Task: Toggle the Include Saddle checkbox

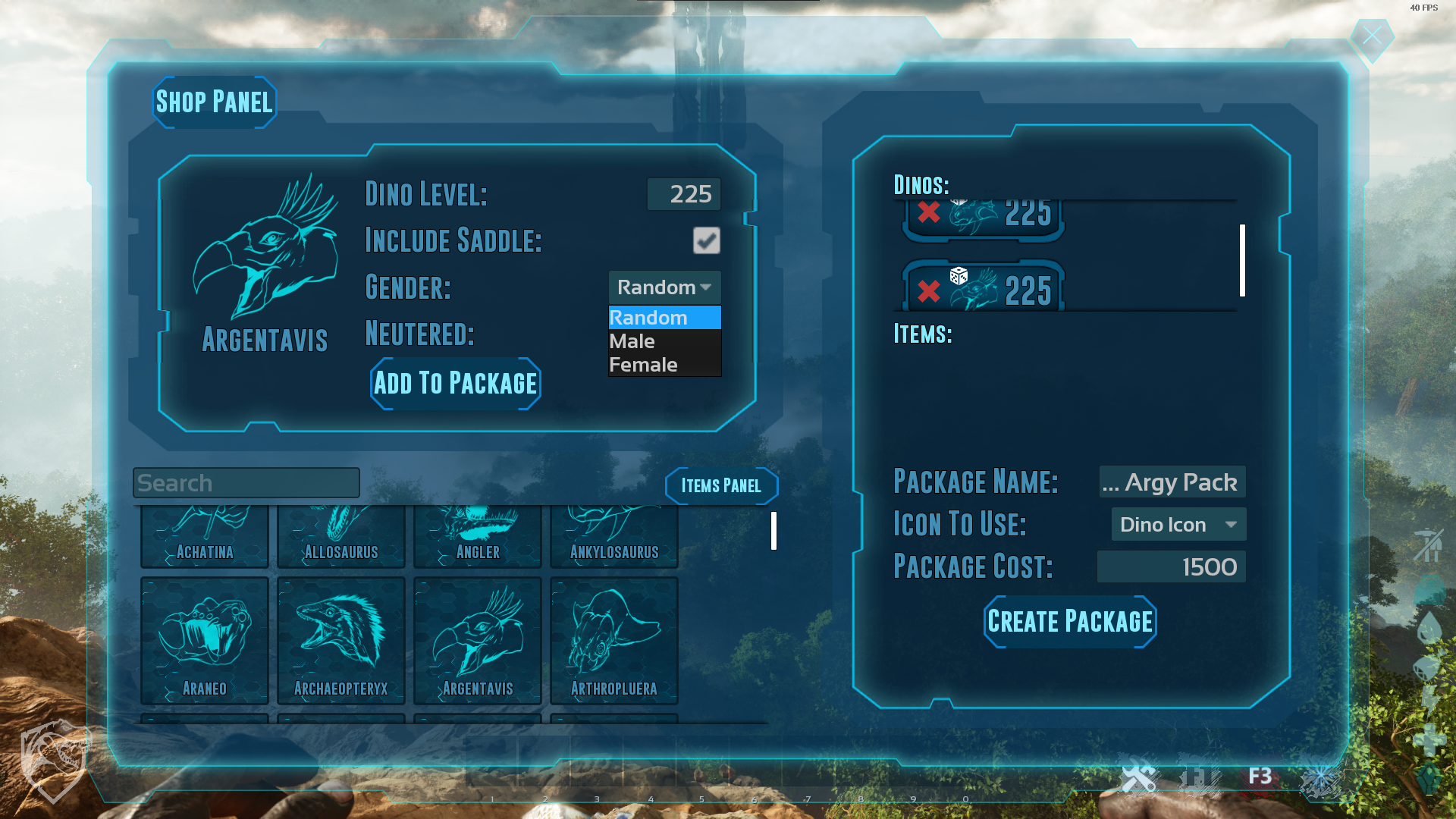Action: (x=706, y=241)
